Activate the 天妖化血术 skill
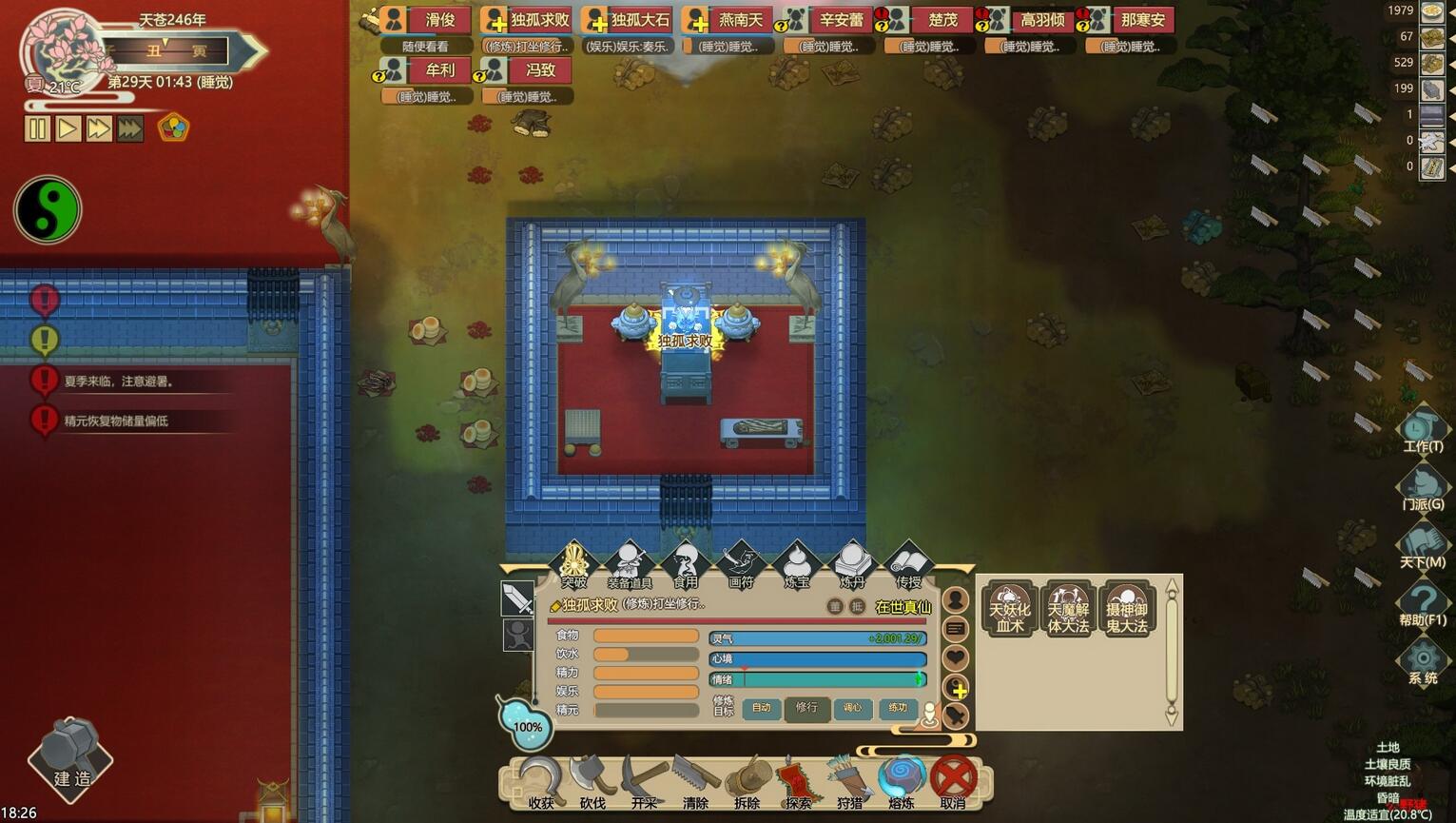Viewport: 1456px width, 823px height. click(1009, 610)
